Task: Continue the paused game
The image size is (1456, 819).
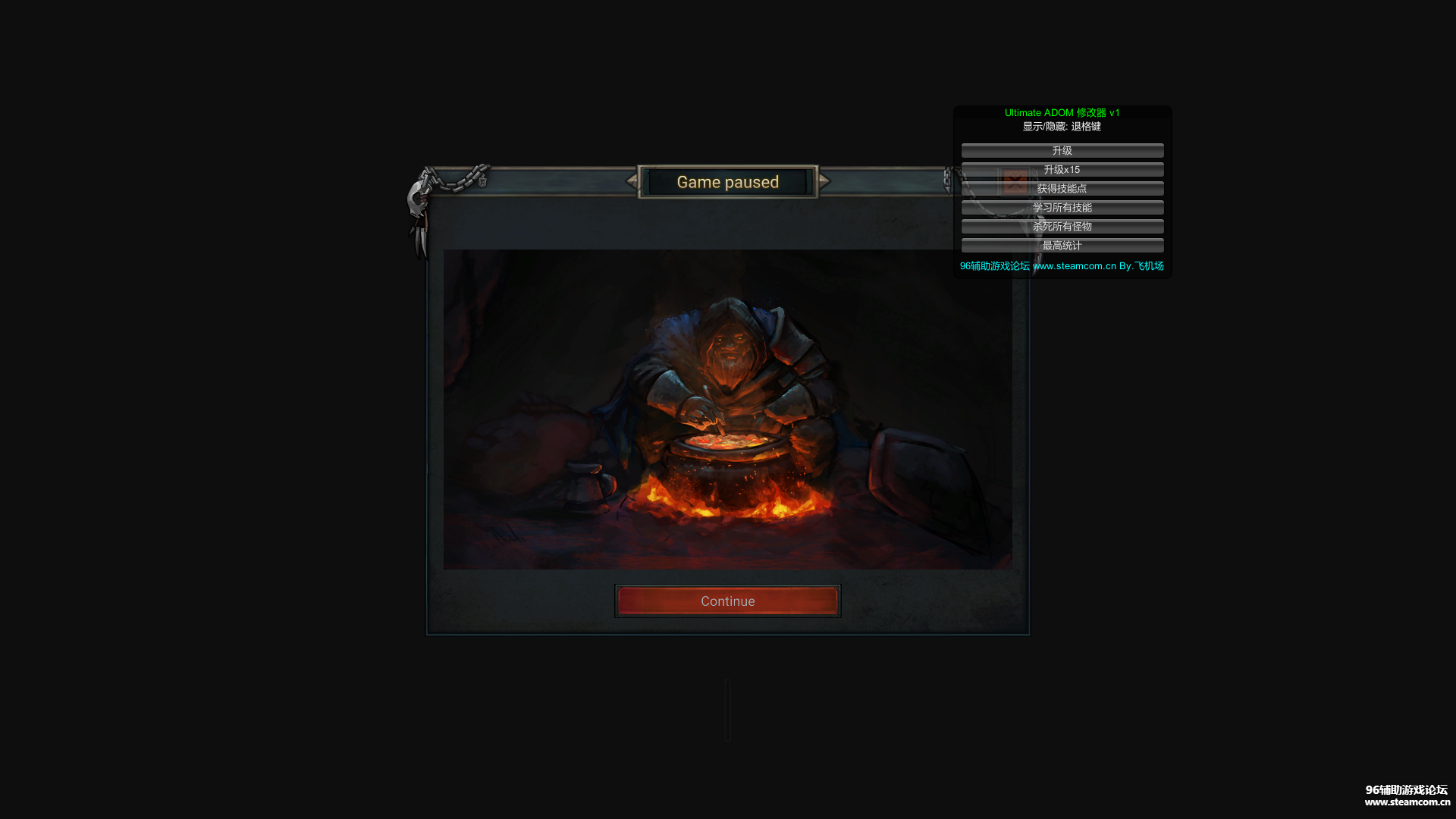Action: click(727, 601)
